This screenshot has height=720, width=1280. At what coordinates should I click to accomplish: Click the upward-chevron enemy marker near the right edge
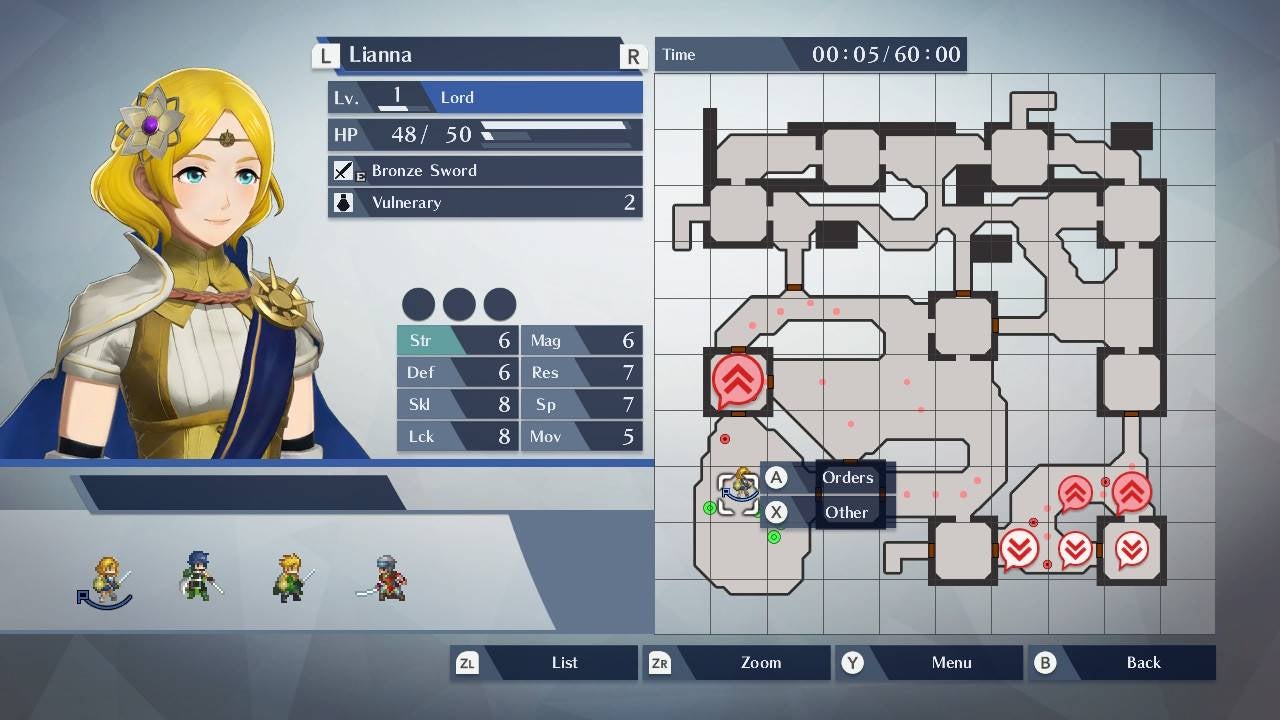click(x=1132, y=492)
